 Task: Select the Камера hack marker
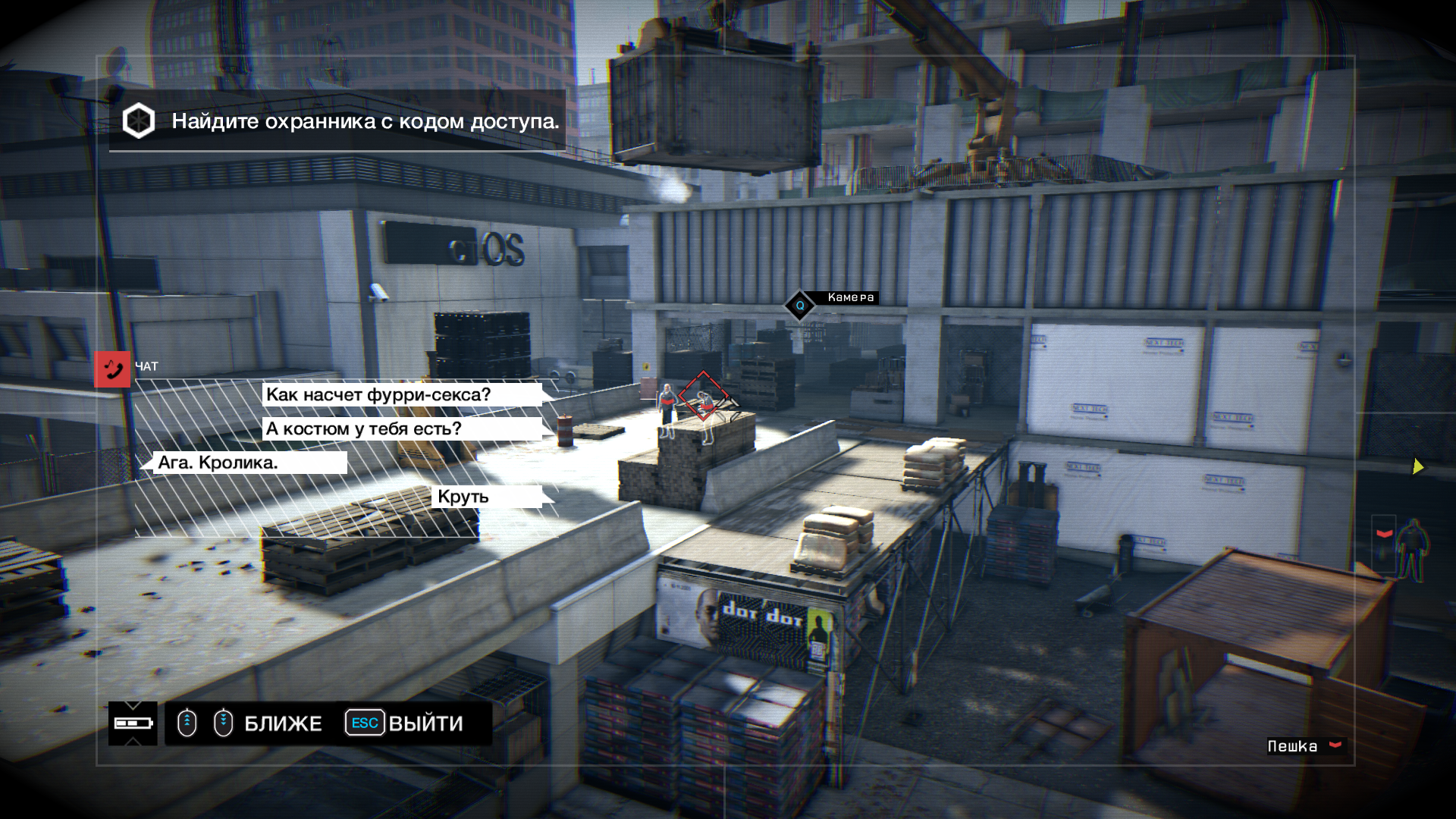coord(799,306)
